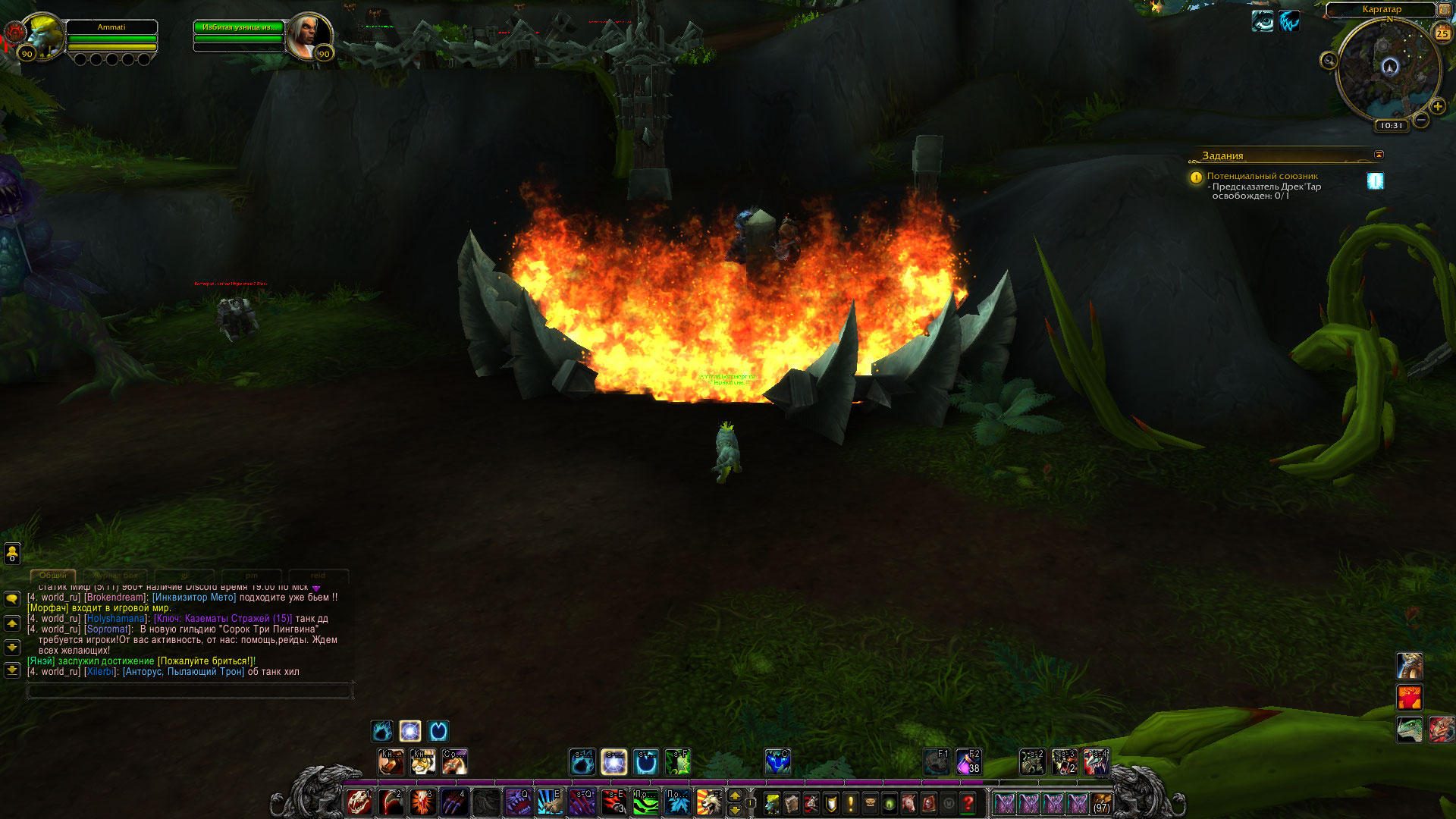
Task: Select the Ammati player portrait
Action: tap(42, 36)
